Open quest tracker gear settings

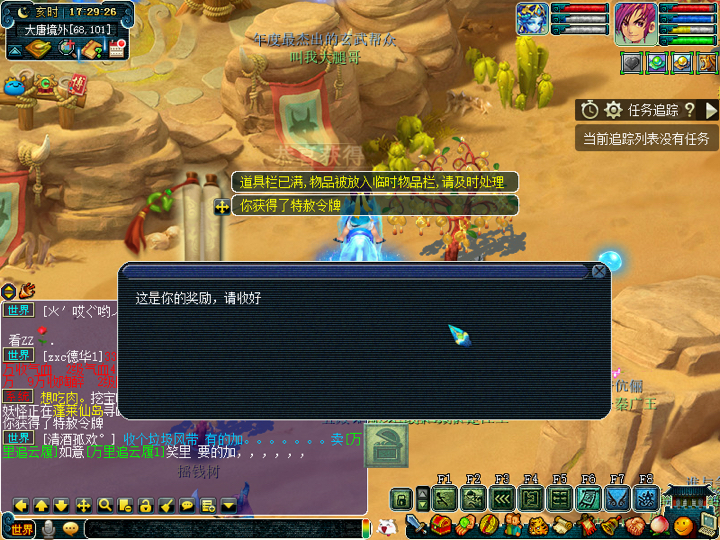pyautogui.click(x=614, y=110)
